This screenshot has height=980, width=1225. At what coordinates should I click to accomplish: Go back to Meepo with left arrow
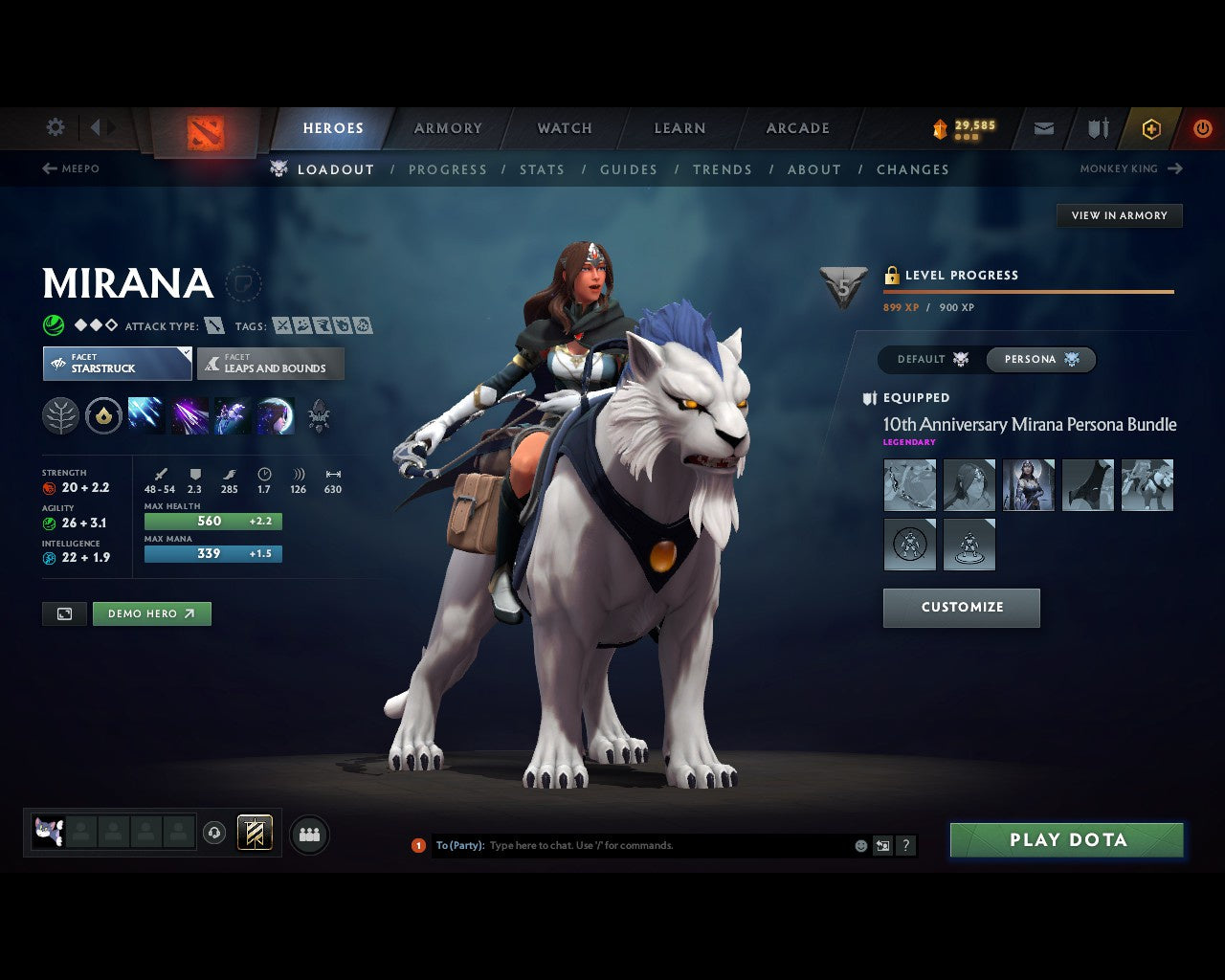[48, 168]
